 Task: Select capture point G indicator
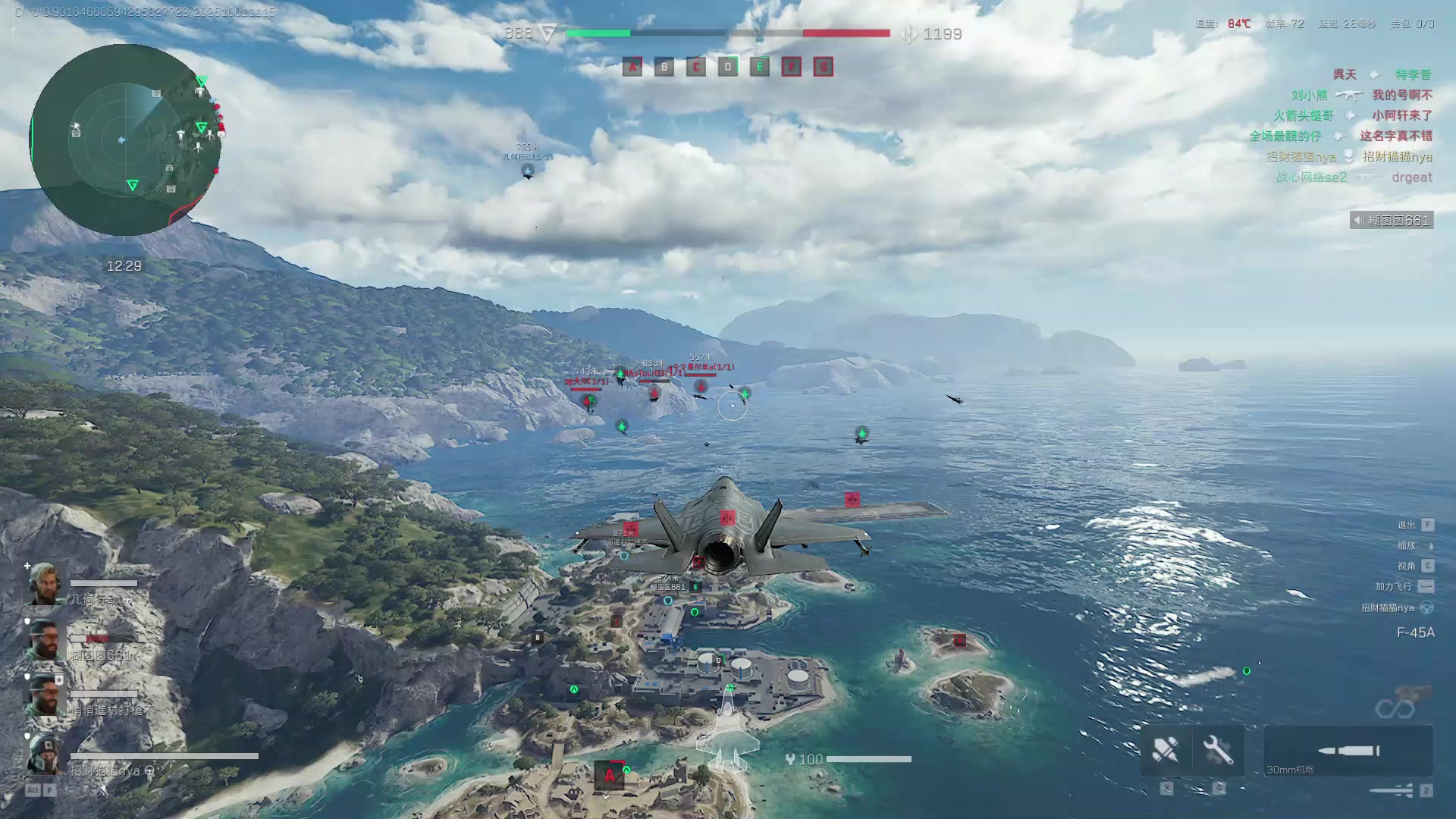click(823, 67)
